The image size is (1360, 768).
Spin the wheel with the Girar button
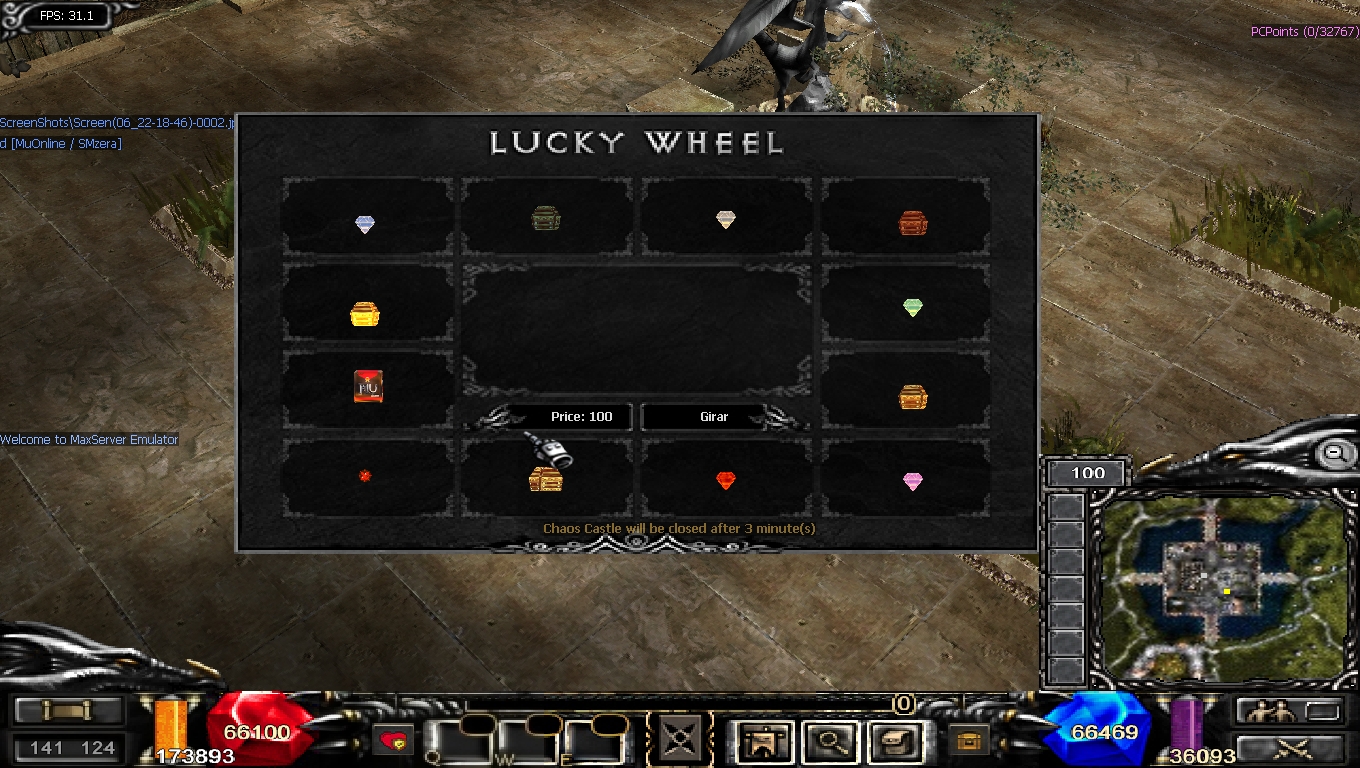tap(714, 417)
